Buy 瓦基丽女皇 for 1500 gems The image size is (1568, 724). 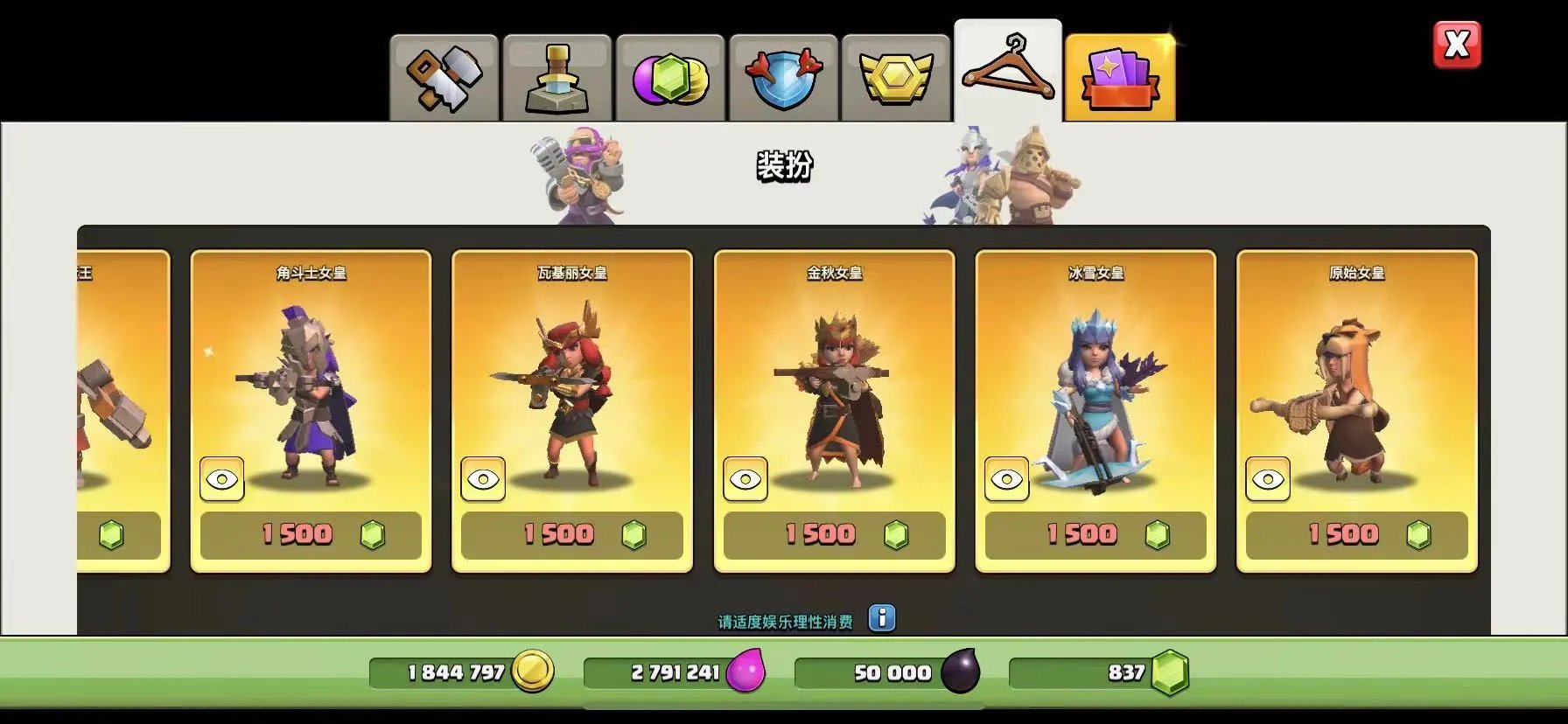click(x=572, y=535)
